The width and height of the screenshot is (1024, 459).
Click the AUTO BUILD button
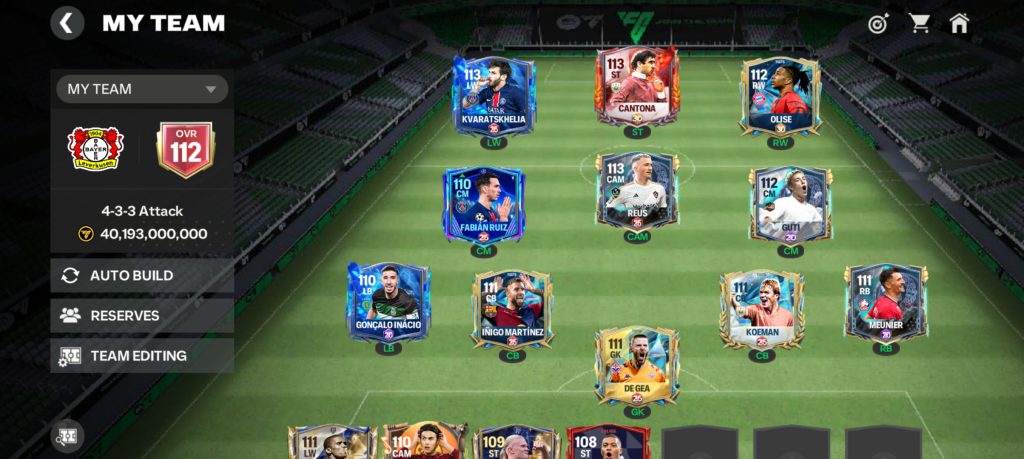[142, 275]
